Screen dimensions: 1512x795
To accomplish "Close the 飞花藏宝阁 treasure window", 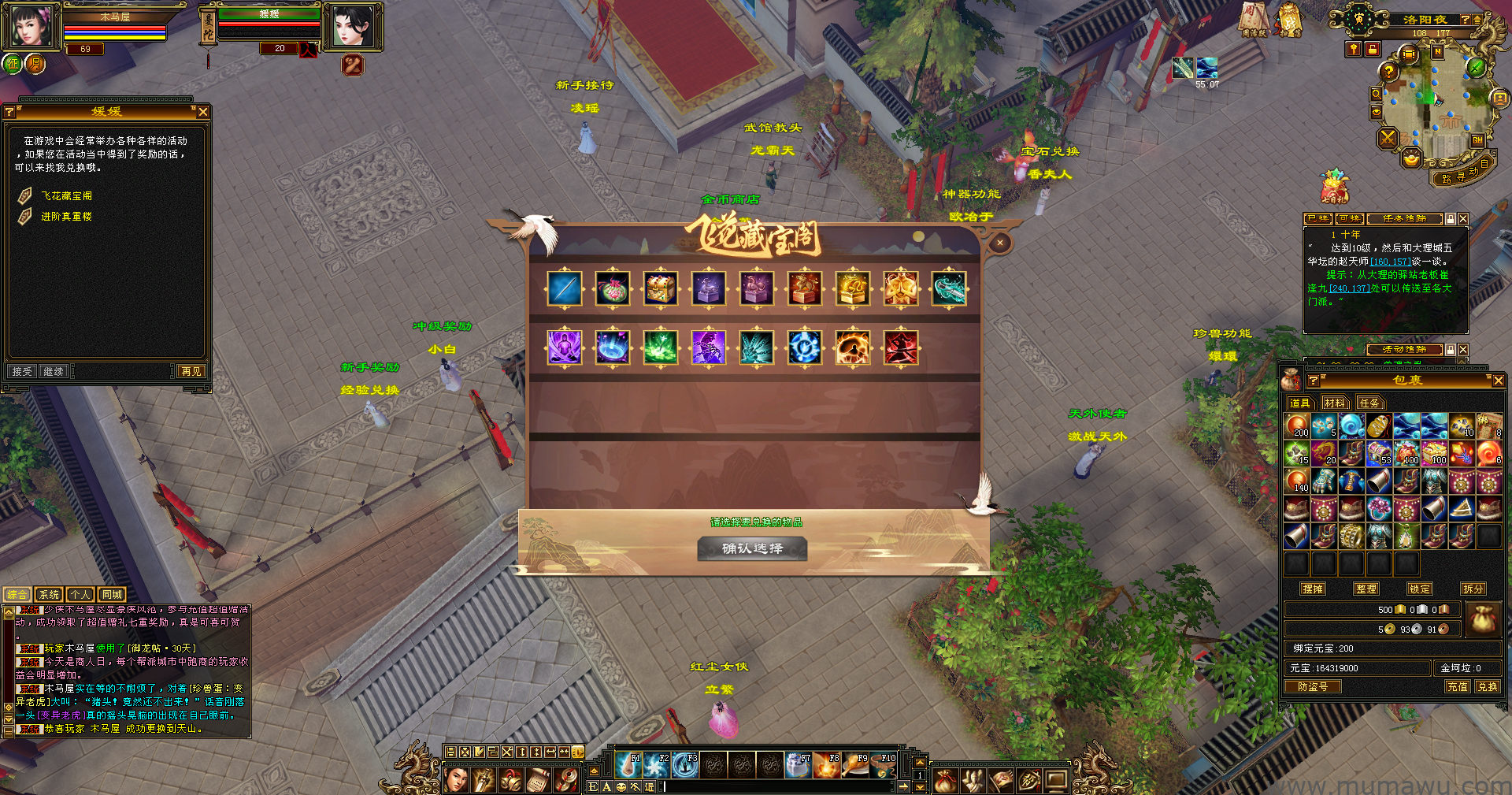I will tap(999, 243).
